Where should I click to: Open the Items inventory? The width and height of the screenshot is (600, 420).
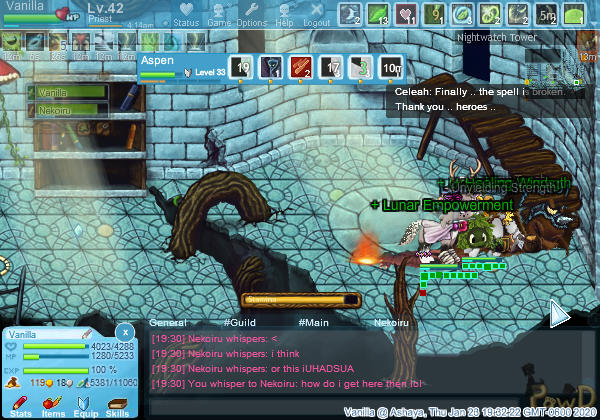pos(53,405)
